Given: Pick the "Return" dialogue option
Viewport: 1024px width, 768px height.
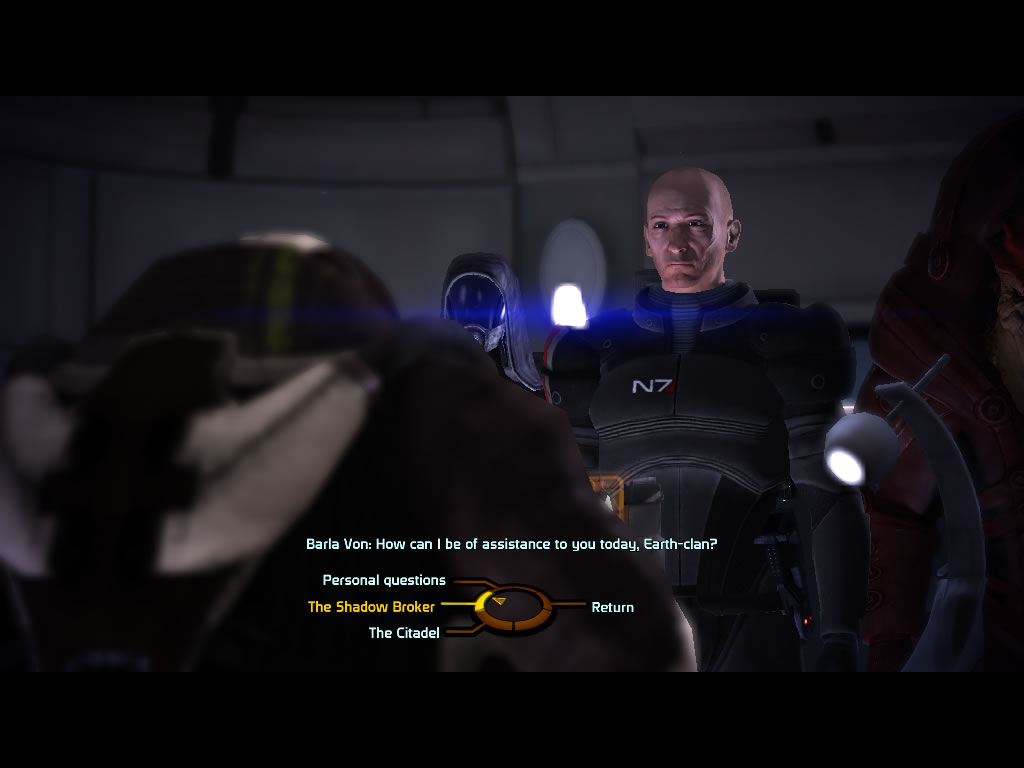Looking at the screenshot, I should (612, 607).
